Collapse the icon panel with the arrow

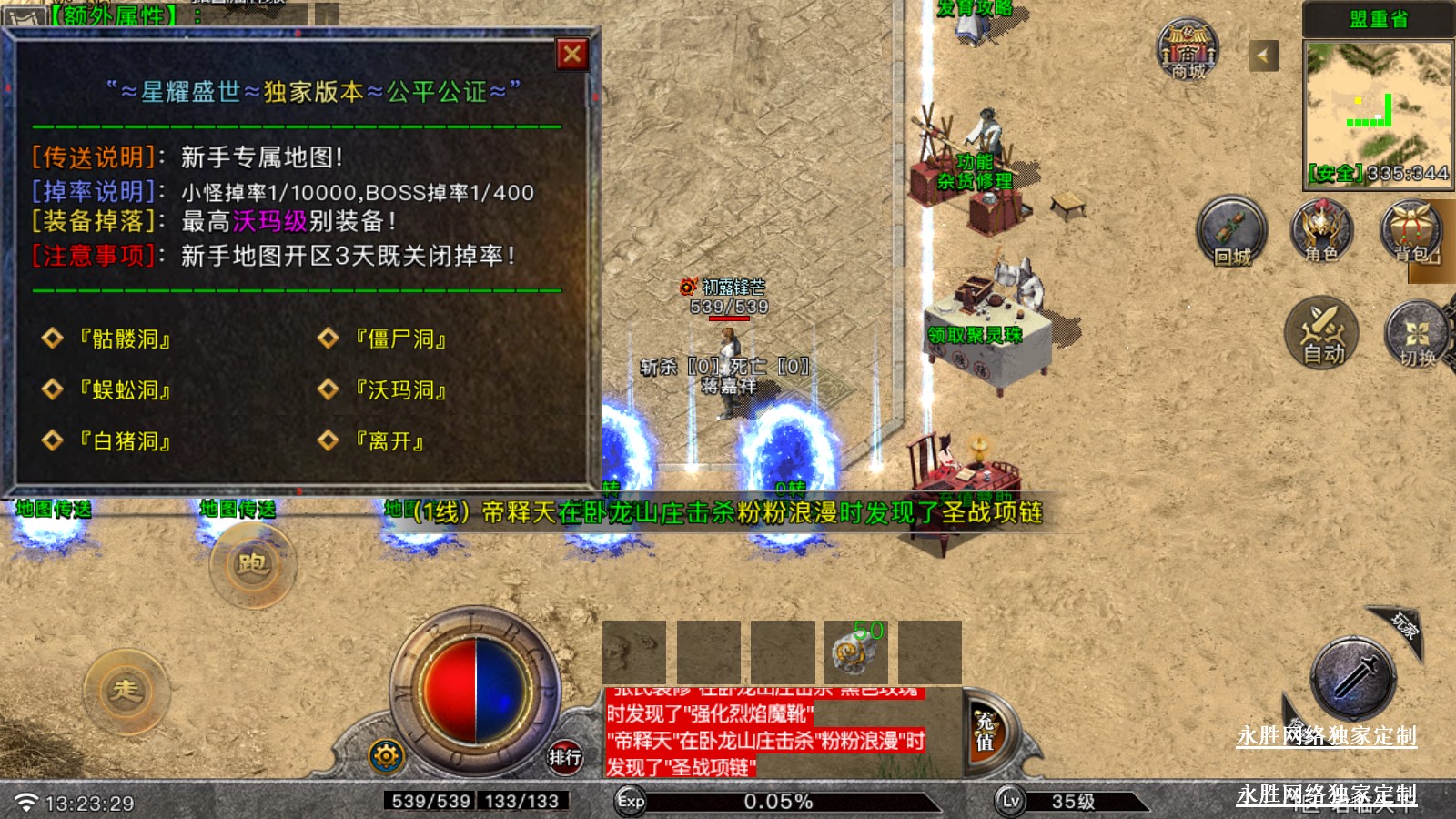click(1263, 56)
